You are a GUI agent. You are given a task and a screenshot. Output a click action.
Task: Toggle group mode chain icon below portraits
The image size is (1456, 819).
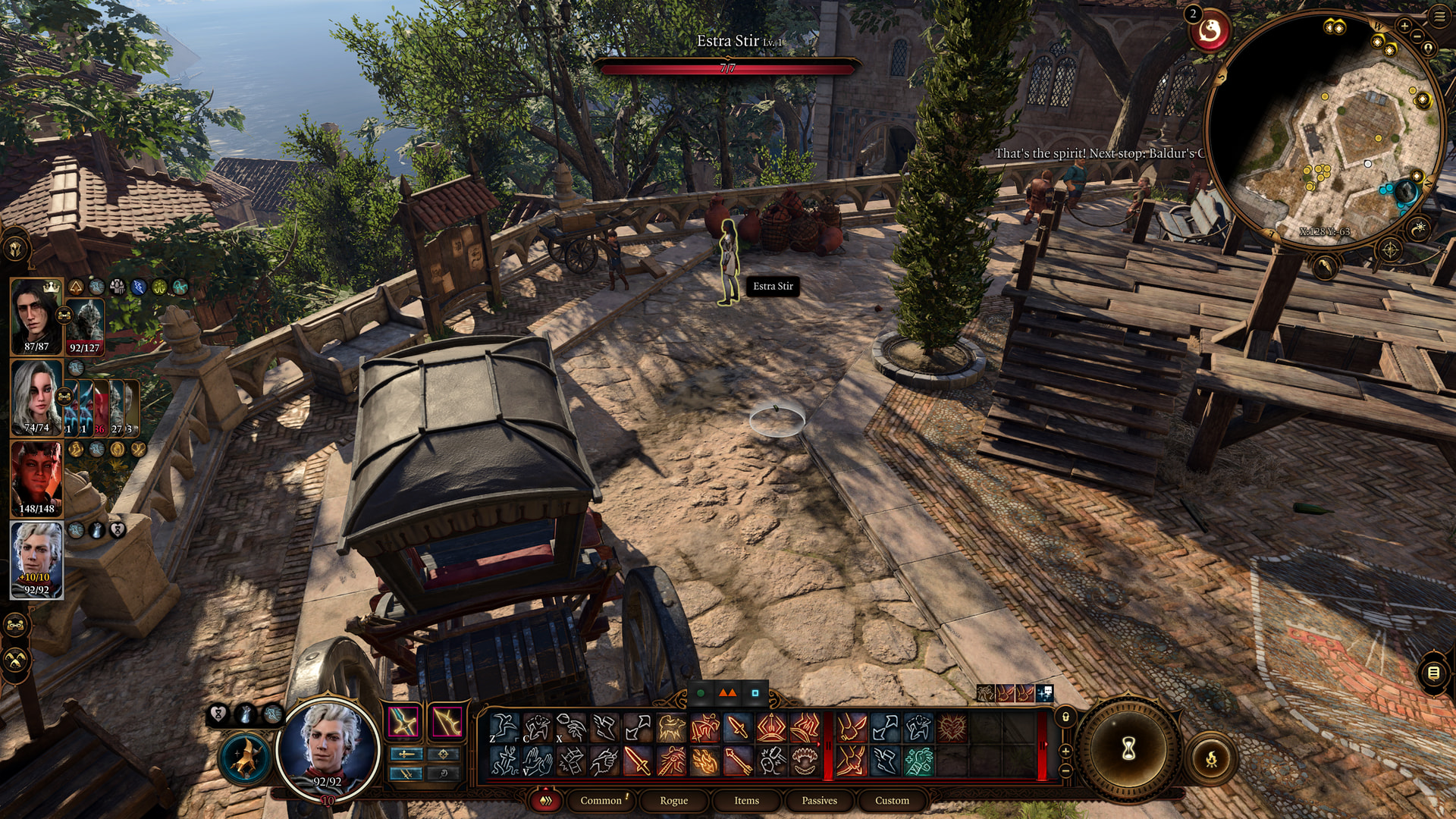(16, 626)
